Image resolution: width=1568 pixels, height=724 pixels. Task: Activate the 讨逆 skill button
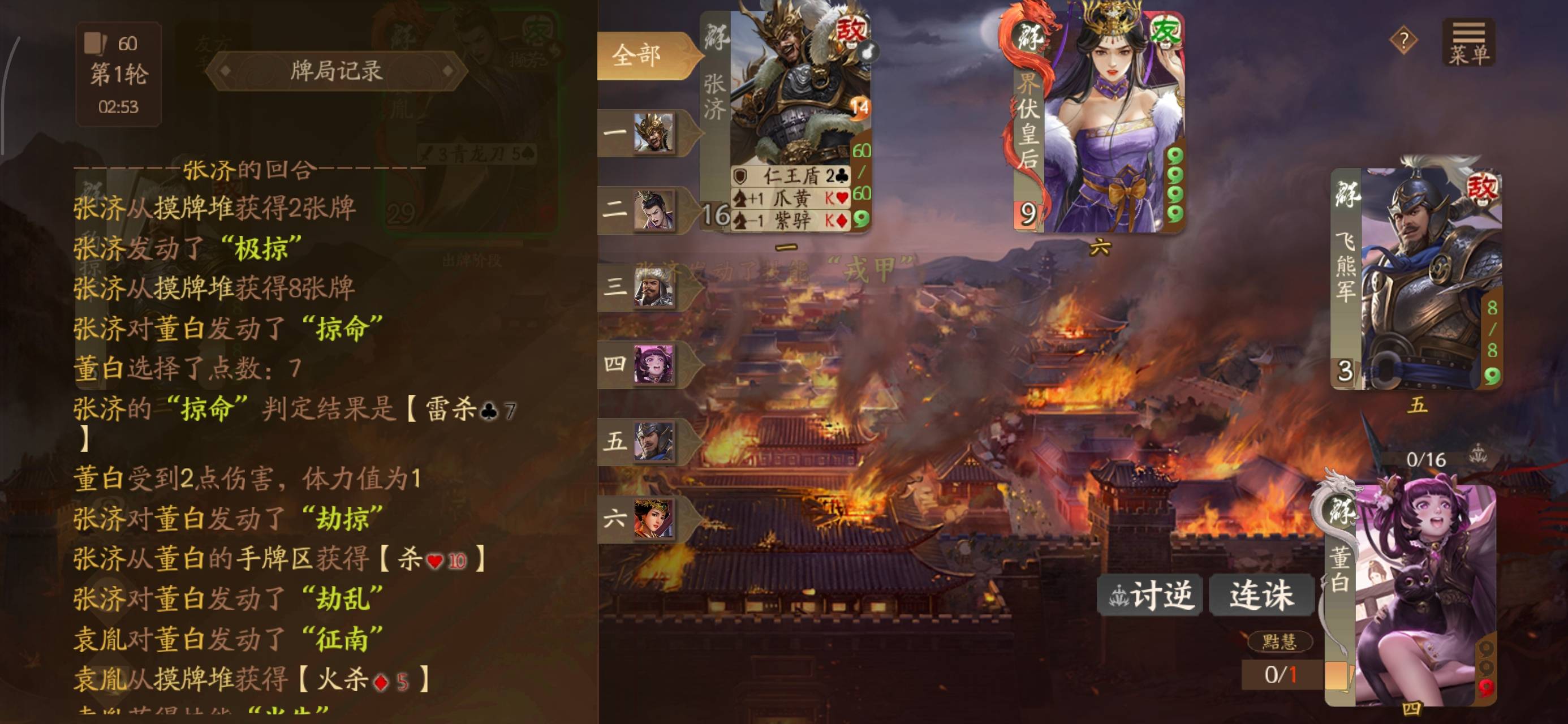(1149, 595)
